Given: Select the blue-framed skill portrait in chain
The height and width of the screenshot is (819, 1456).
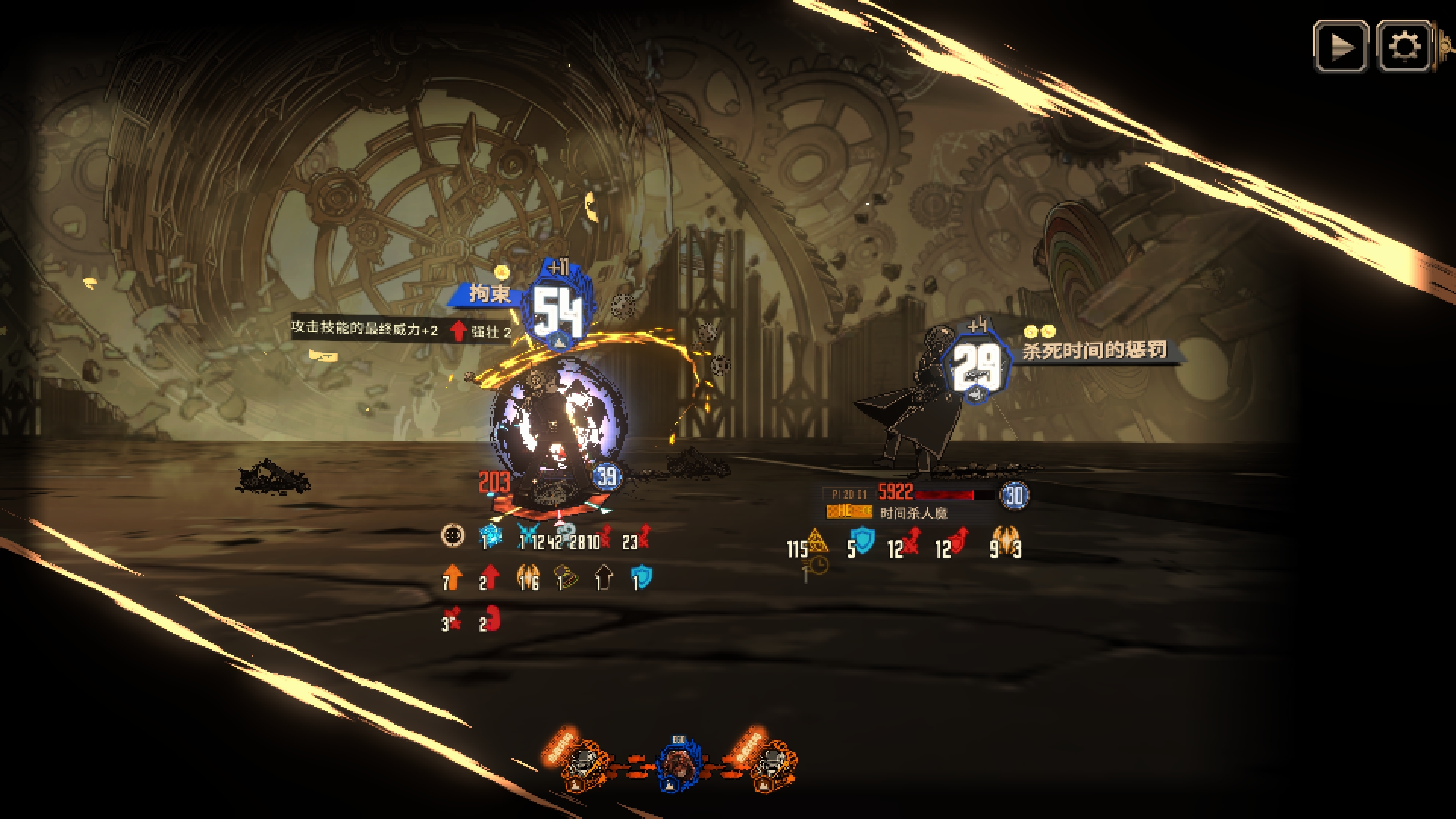Looking at the screenshot, I should tap(678, 764).
